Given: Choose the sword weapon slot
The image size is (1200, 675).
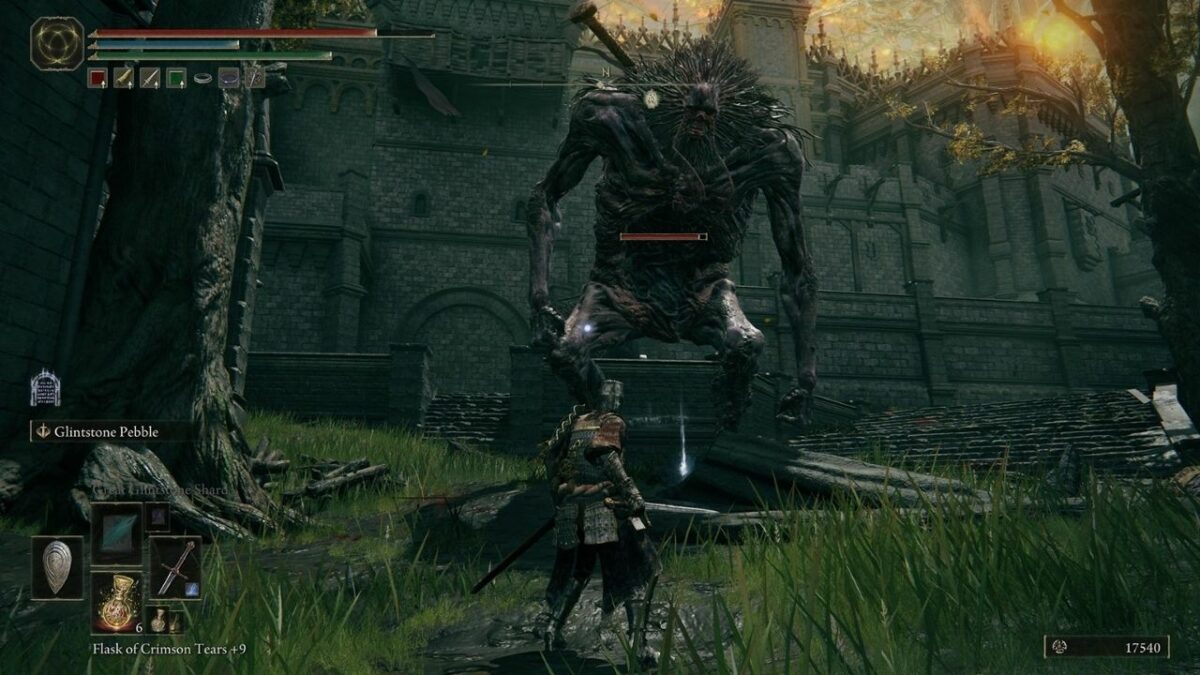Looking at the screenshot, I should coord(175,568).
